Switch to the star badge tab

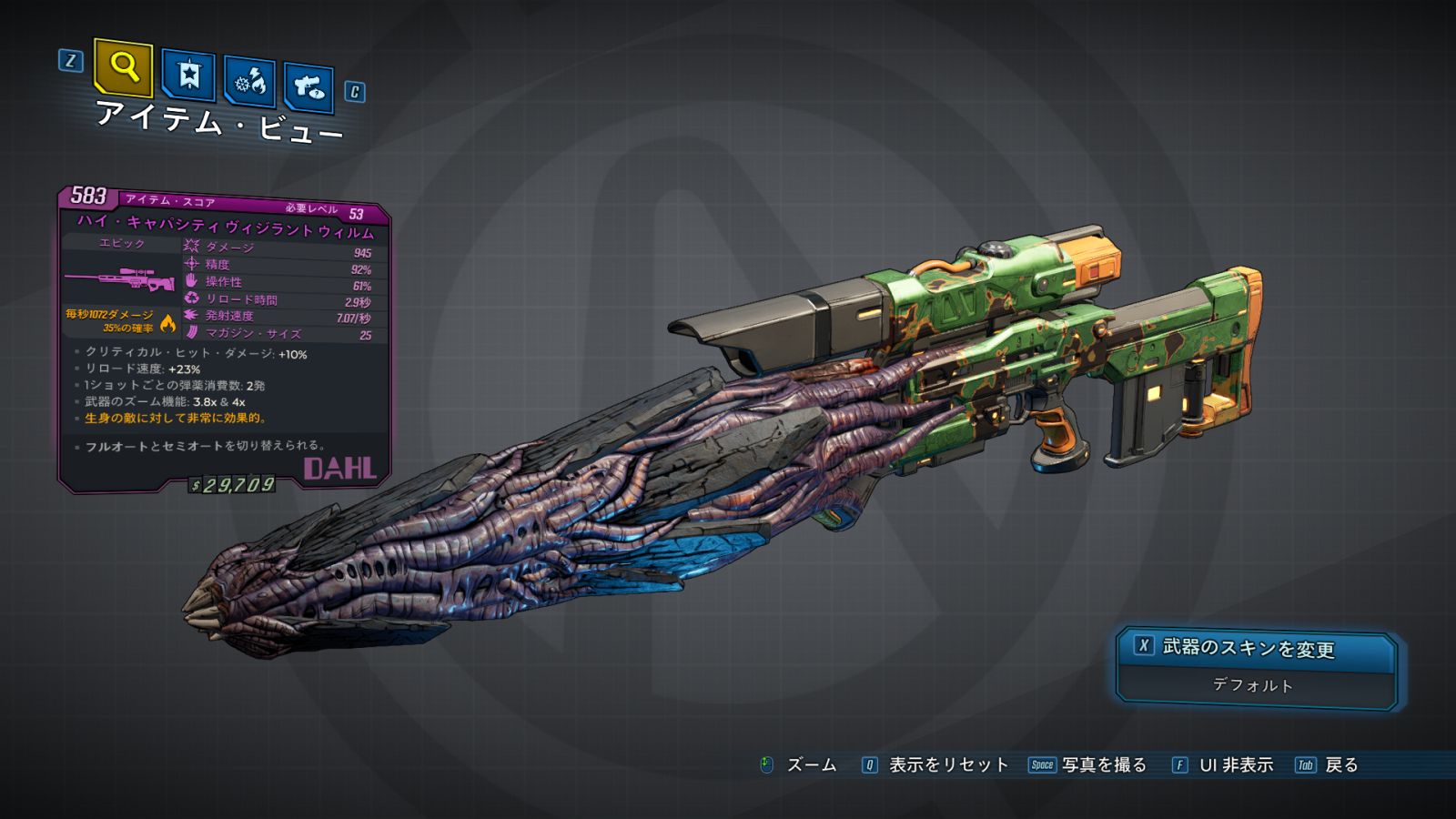[188, 75]
